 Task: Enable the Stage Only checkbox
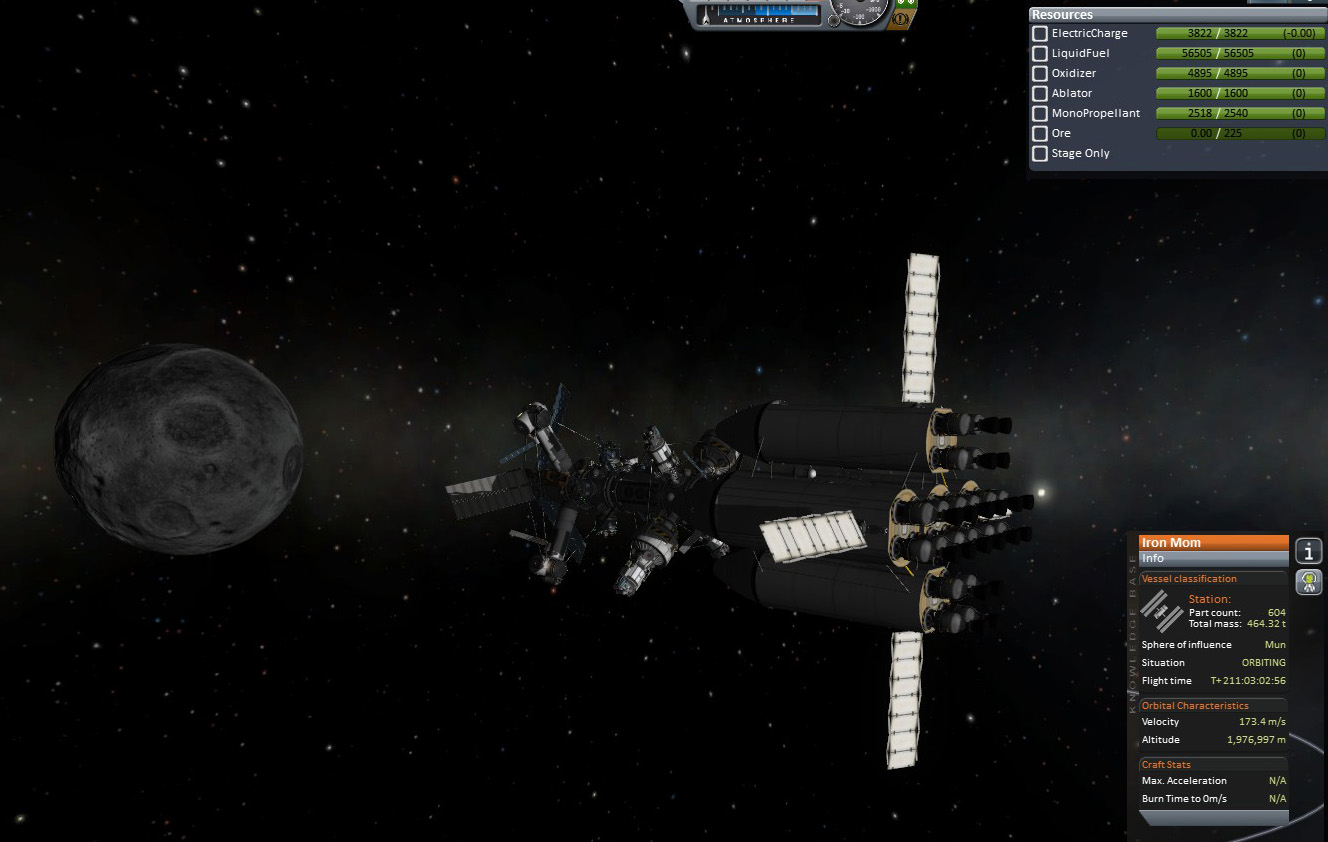click(x=1040, y=154)
